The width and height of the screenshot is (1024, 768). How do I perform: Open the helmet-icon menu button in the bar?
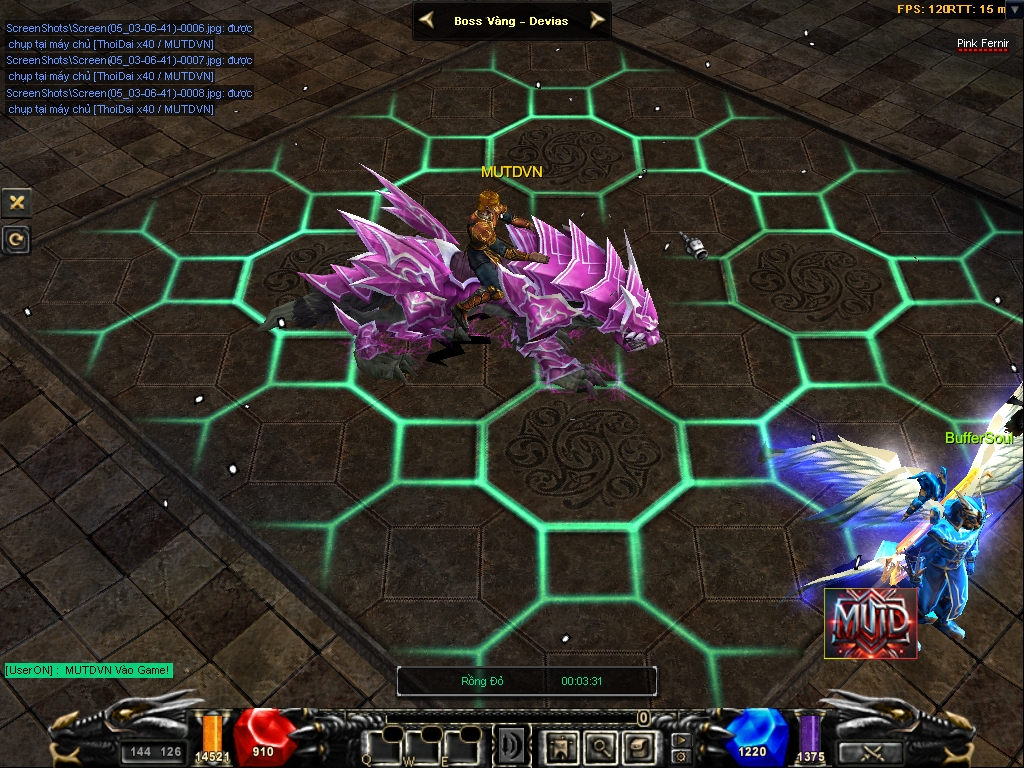coord(638,746)
